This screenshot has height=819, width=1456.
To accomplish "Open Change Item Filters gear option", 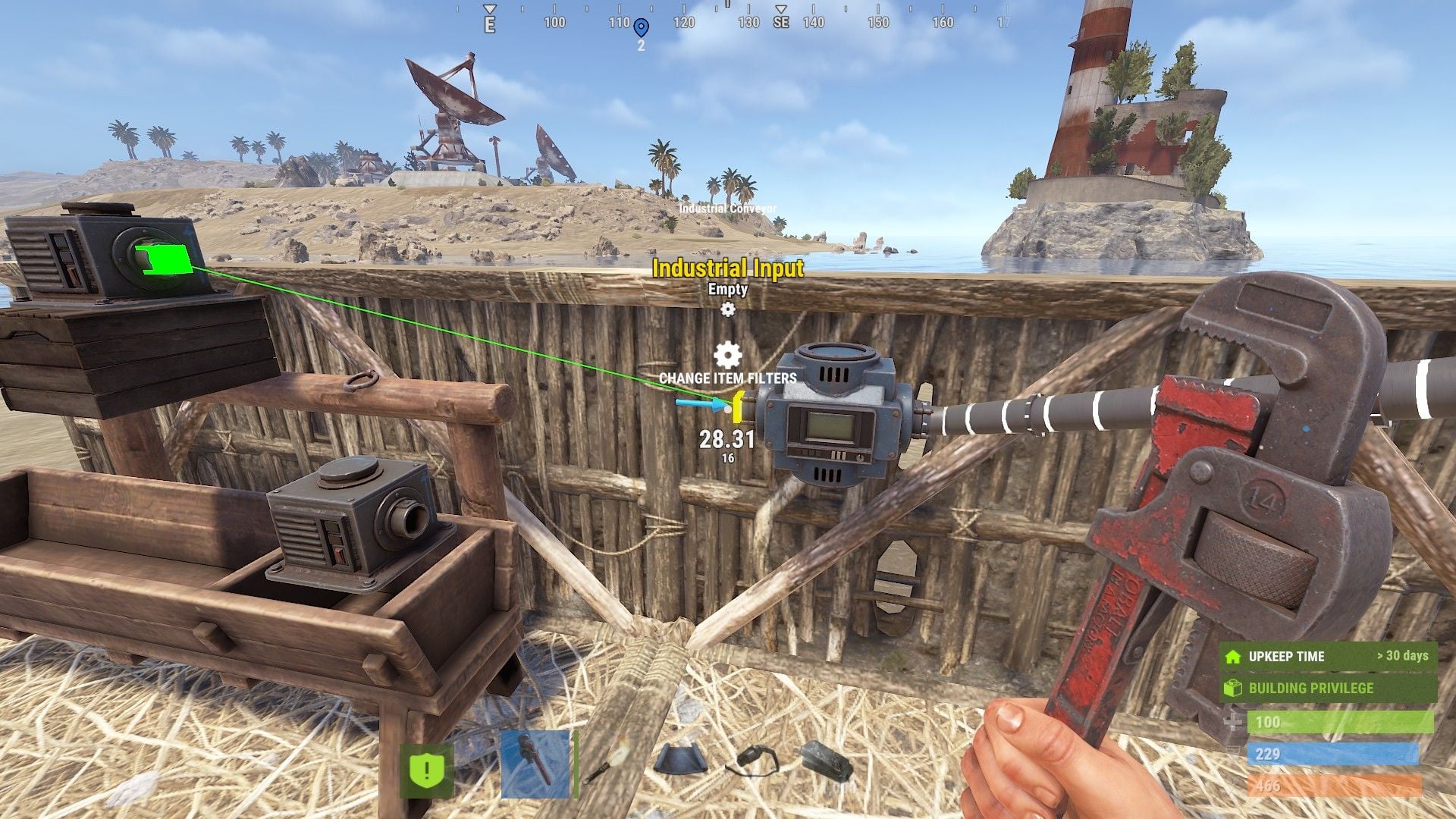I will 728,356.
